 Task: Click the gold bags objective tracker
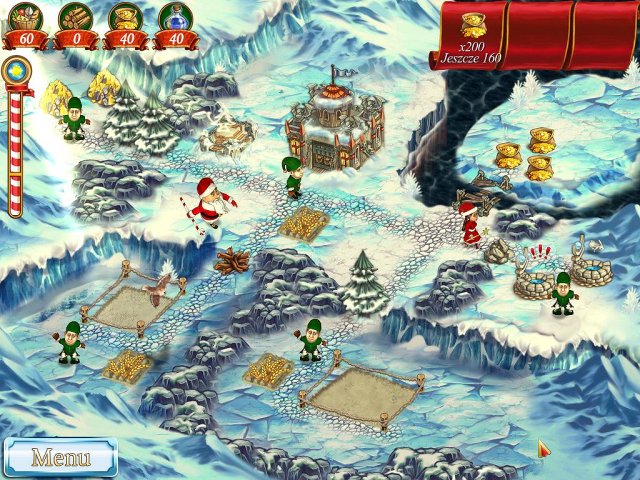(473, 35)
